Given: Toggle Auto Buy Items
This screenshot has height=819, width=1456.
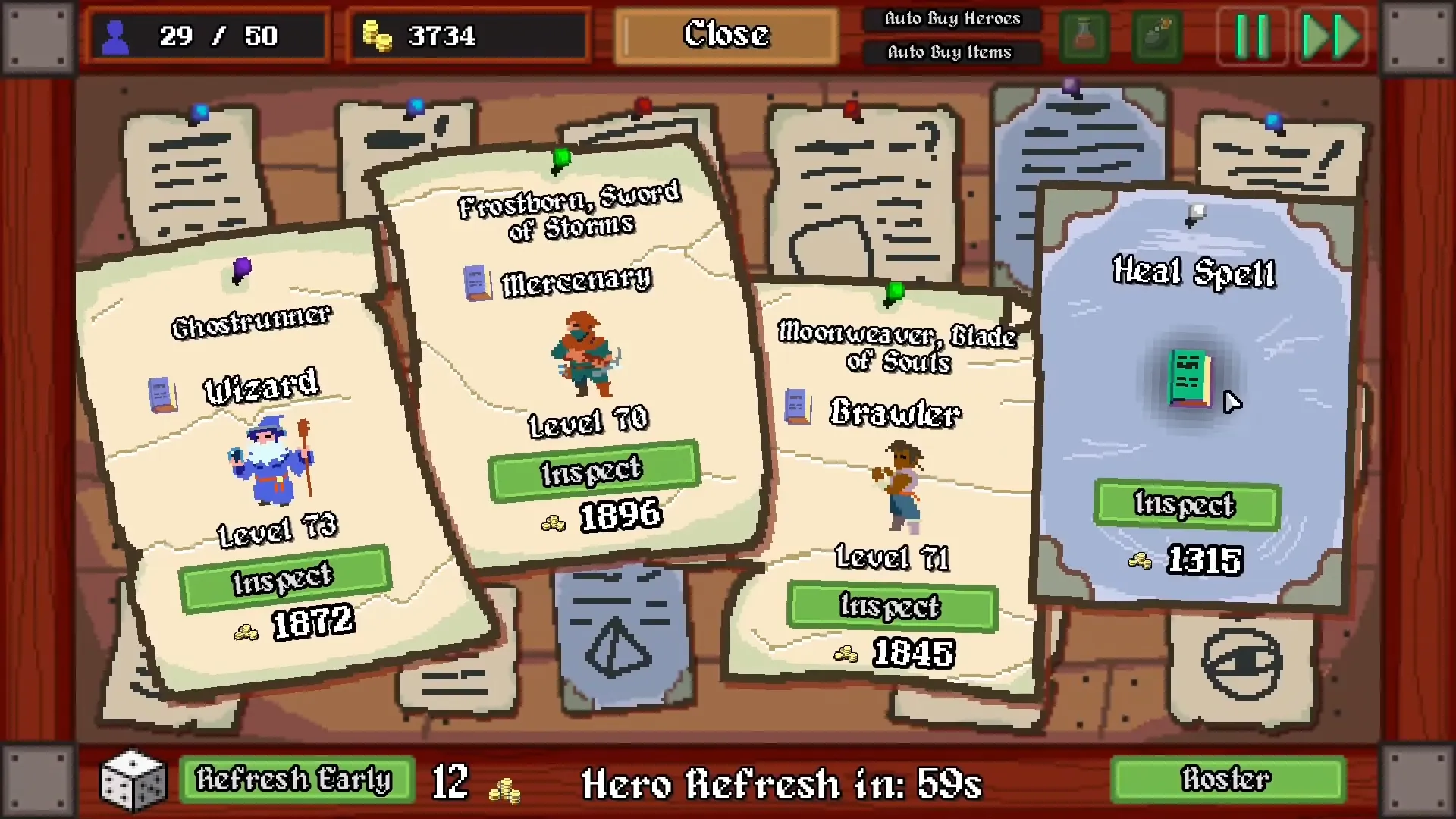Looking at the screenshot, I should tap(949, 52).
